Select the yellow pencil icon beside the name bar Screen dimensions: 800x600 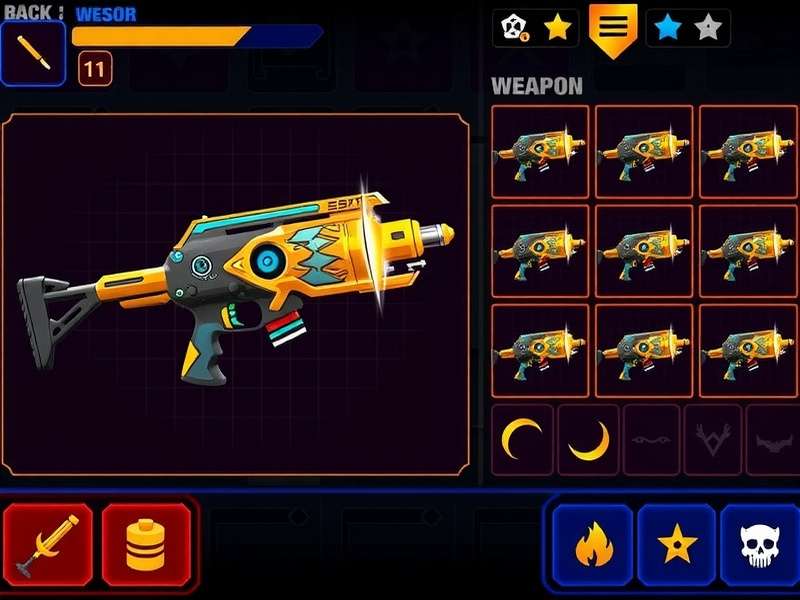[33, 53]
